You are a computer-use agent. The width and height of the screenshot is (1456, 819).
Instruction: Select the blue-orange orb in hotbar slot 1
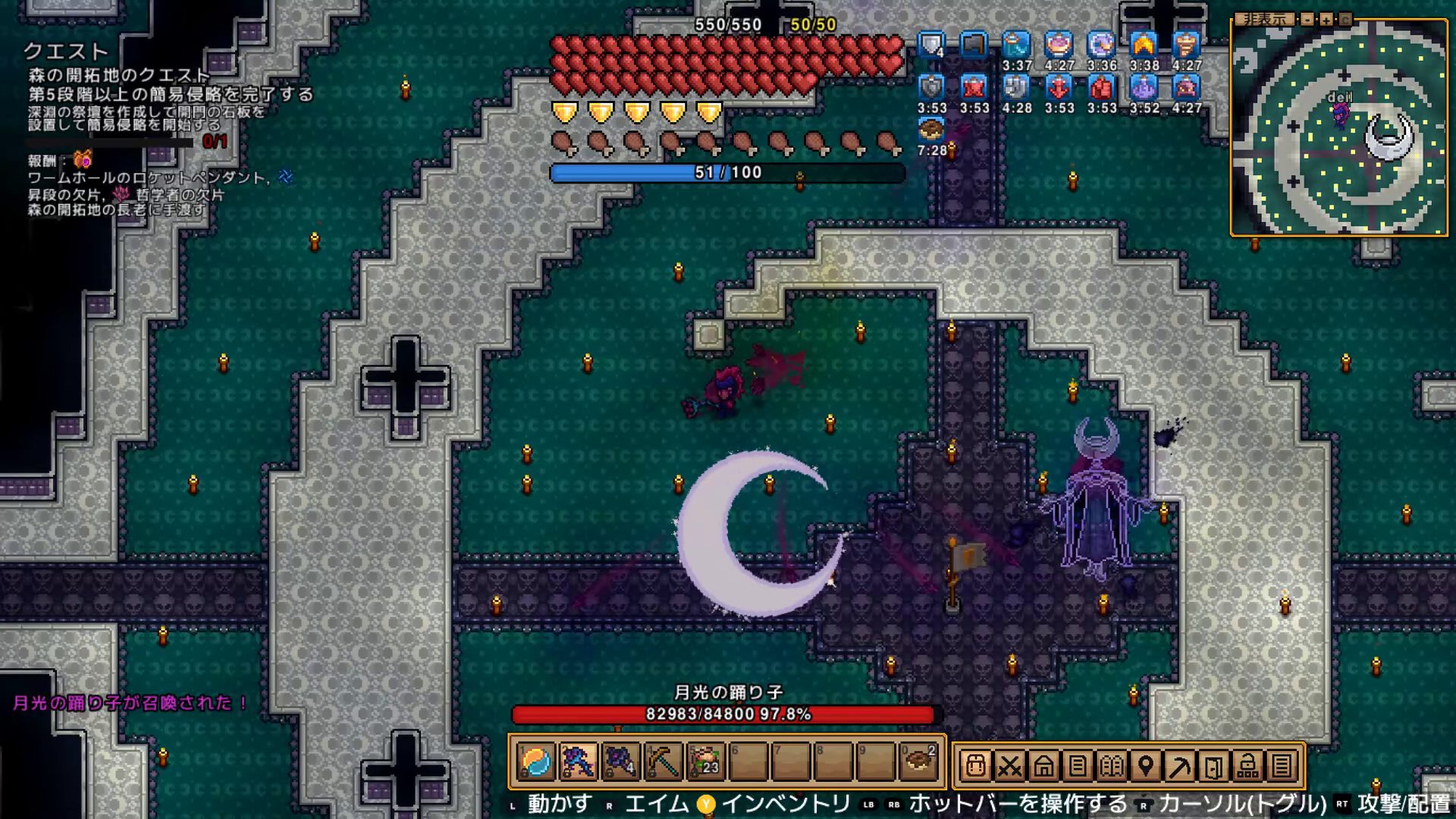(x=536, y=761)
